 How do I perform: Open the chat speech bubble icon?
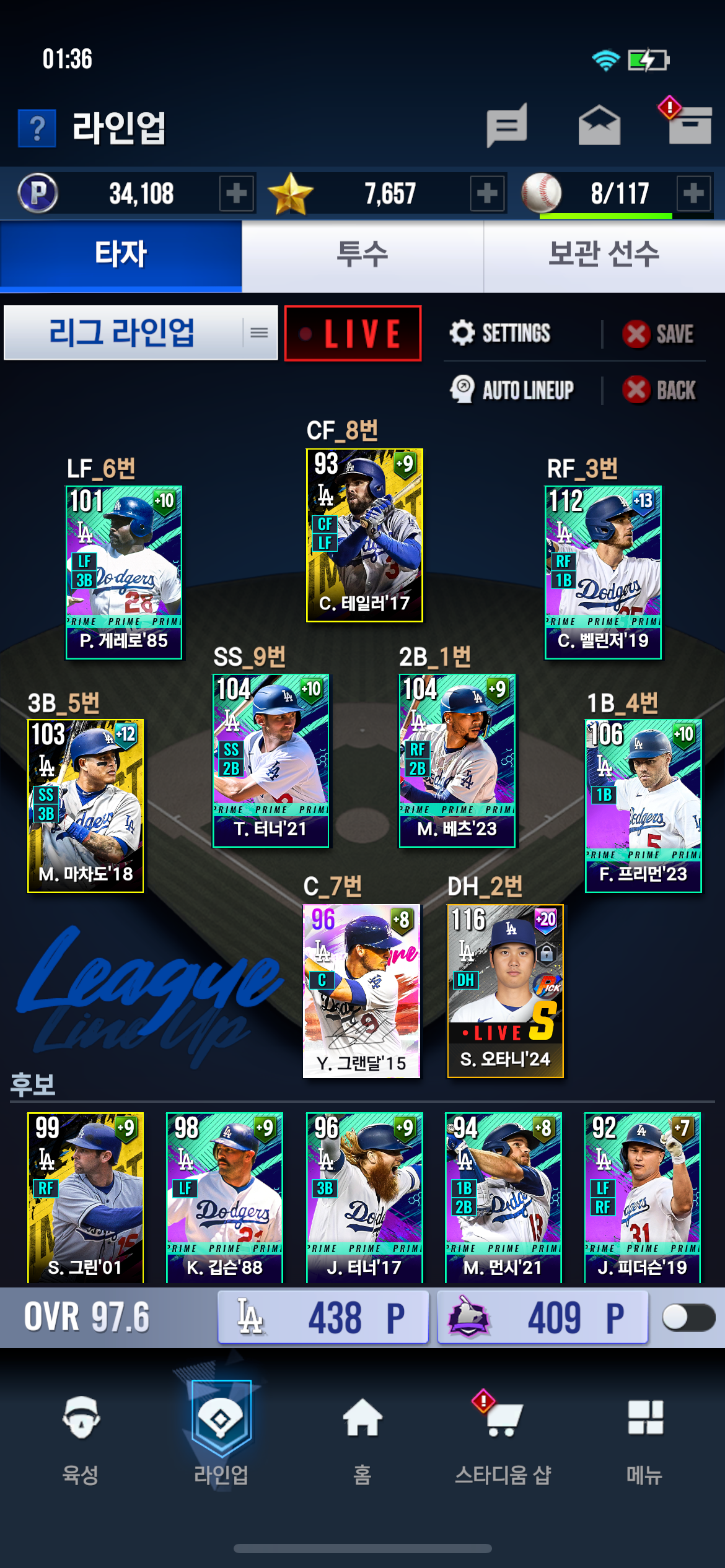tap(507, 126)
